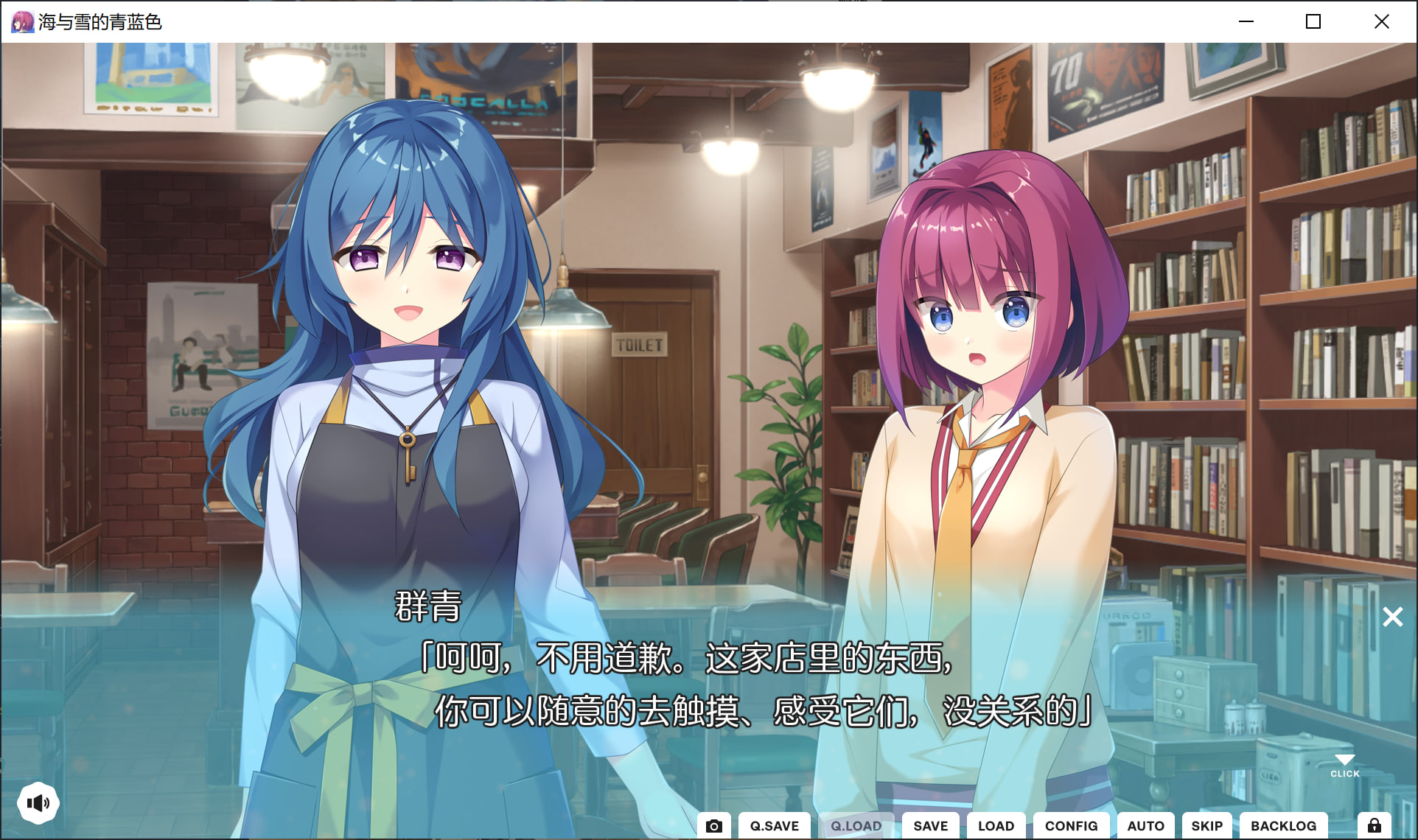Viewport: 1418px width, 840px height.
Task: Quick save with Q.SAVE
Action: pyautogui.click(x=774, y=825)
